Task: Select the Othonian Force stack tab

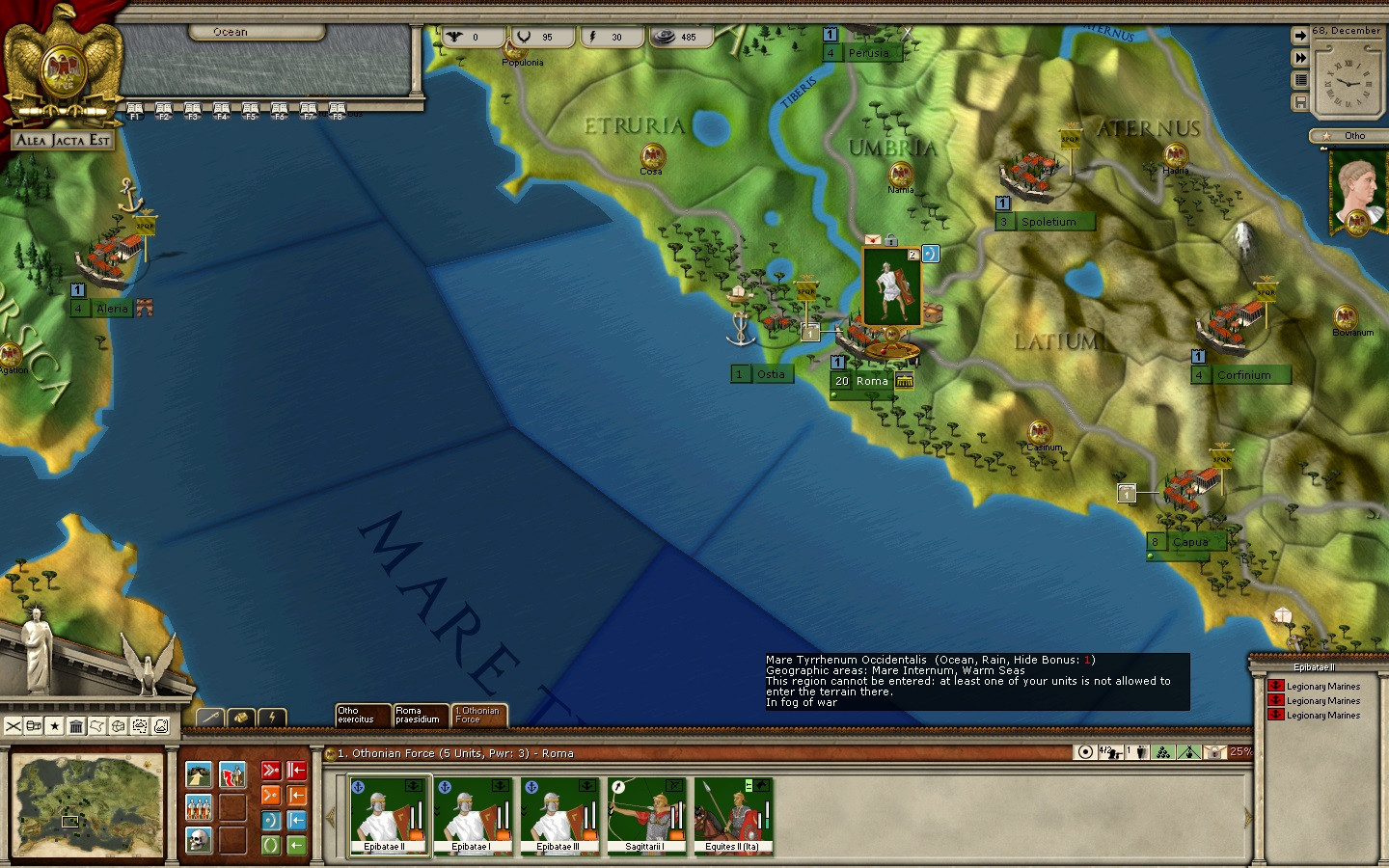Action: point(478,715)
